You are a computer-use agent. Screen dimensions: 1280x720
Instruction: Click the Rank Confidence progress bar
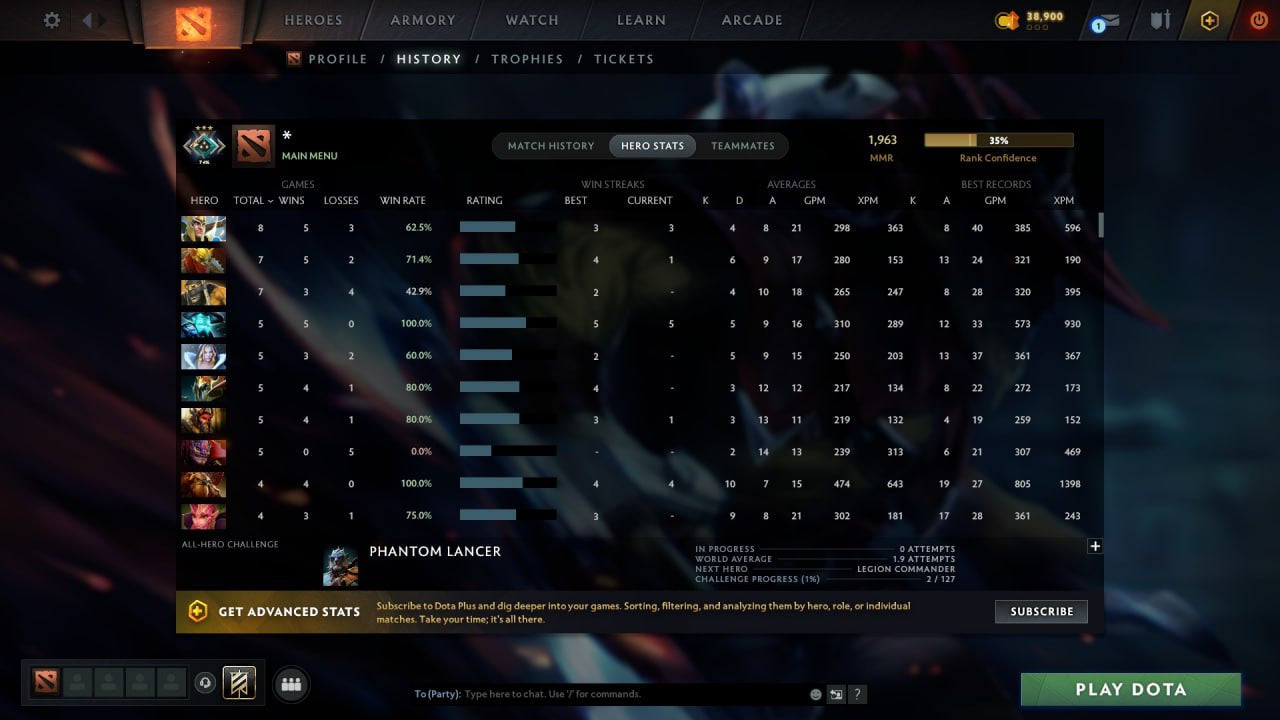(x=998, y=139)
